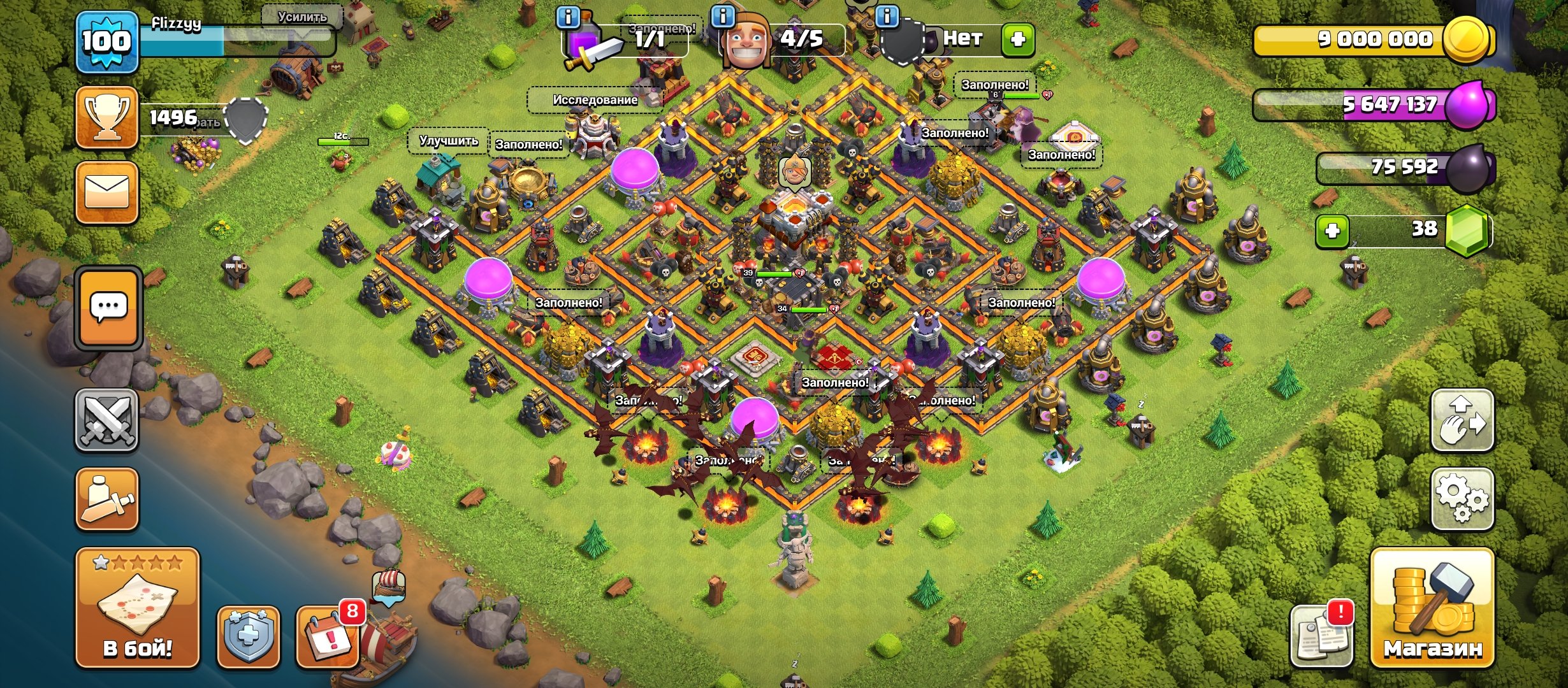Open the base layout editor hand button
Screen dimensions: 1568x688
[x=1462, y=420]
